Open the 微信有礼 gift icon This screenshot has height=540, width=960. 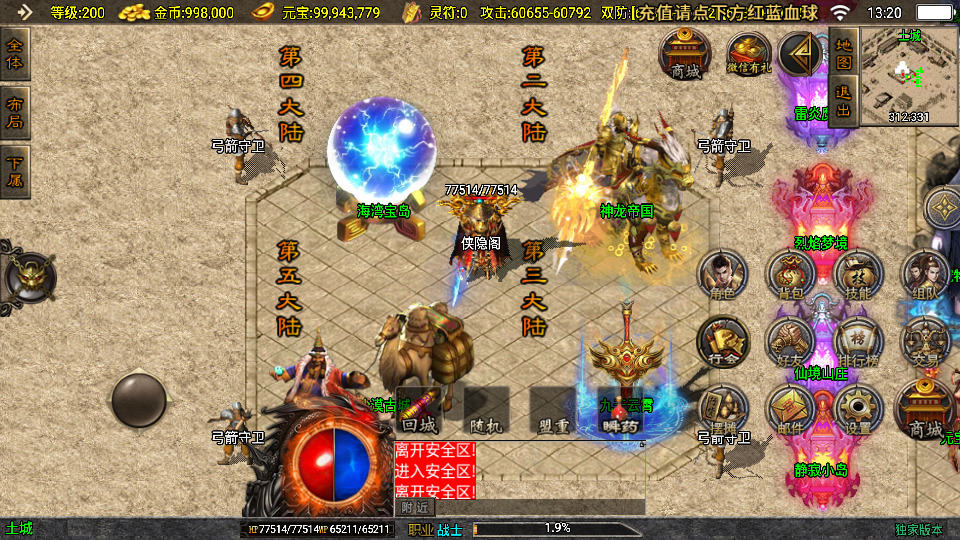tap(749, 54)
